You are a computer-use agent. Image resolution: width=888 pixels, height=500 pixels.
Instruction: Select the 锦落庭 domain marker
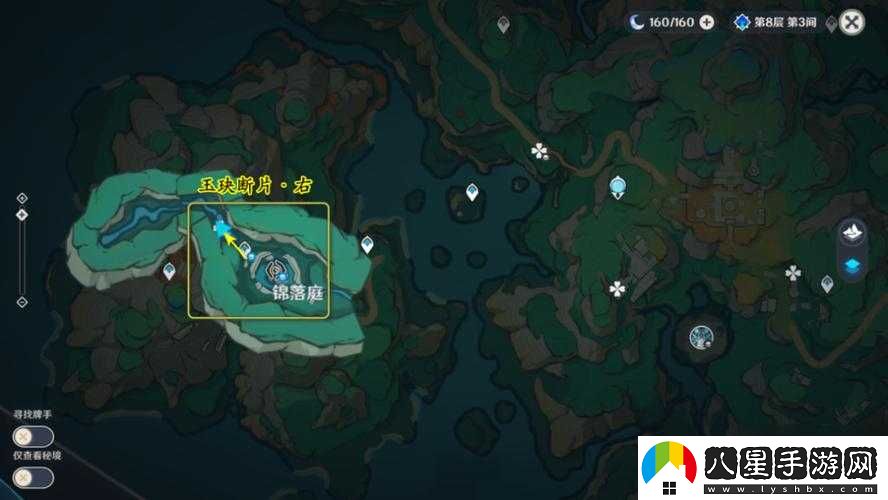point(275,270)
